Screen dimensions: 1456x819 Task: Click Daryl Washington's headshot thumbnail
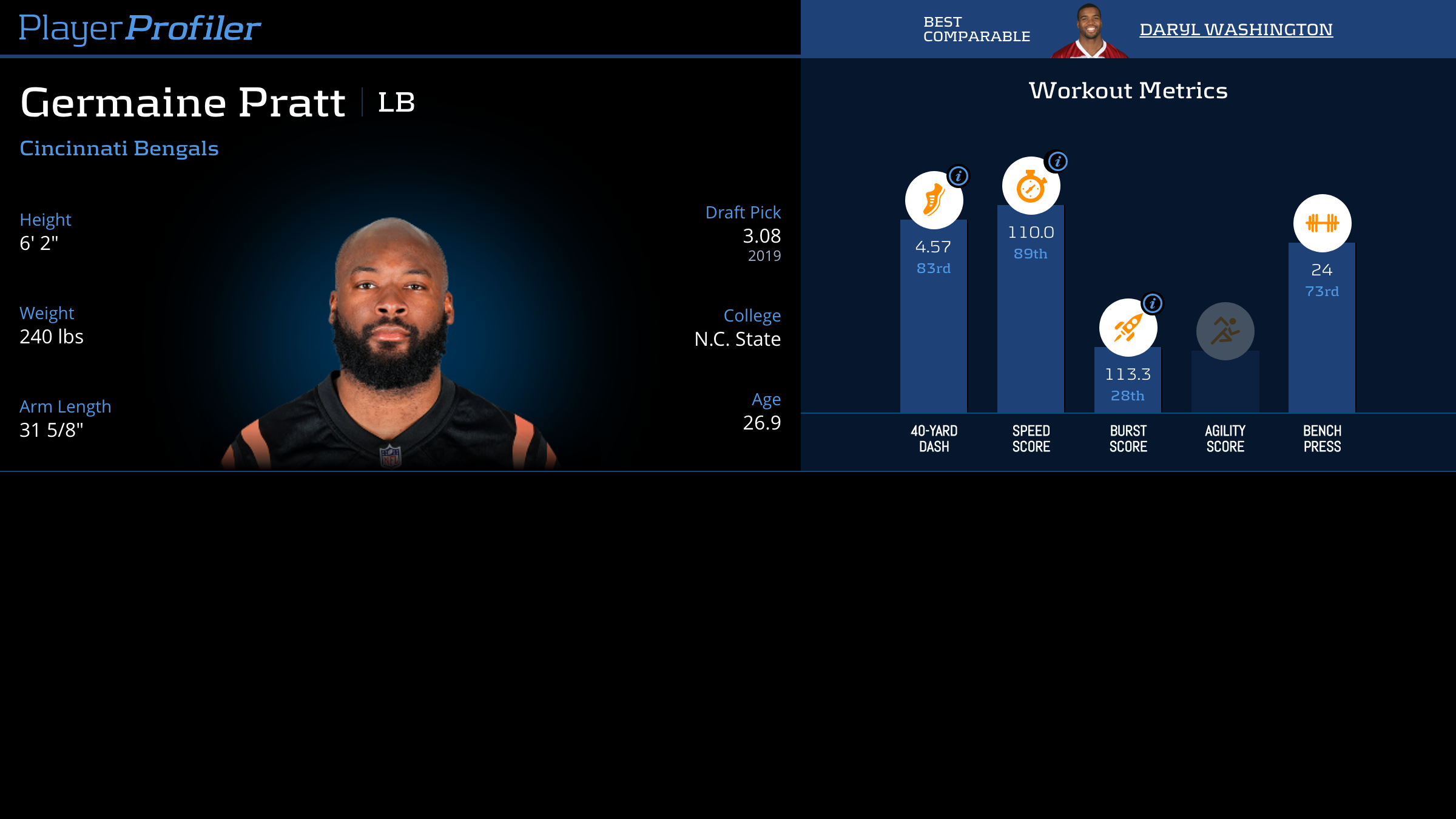pyautogui.click(x=1090, y=32)
